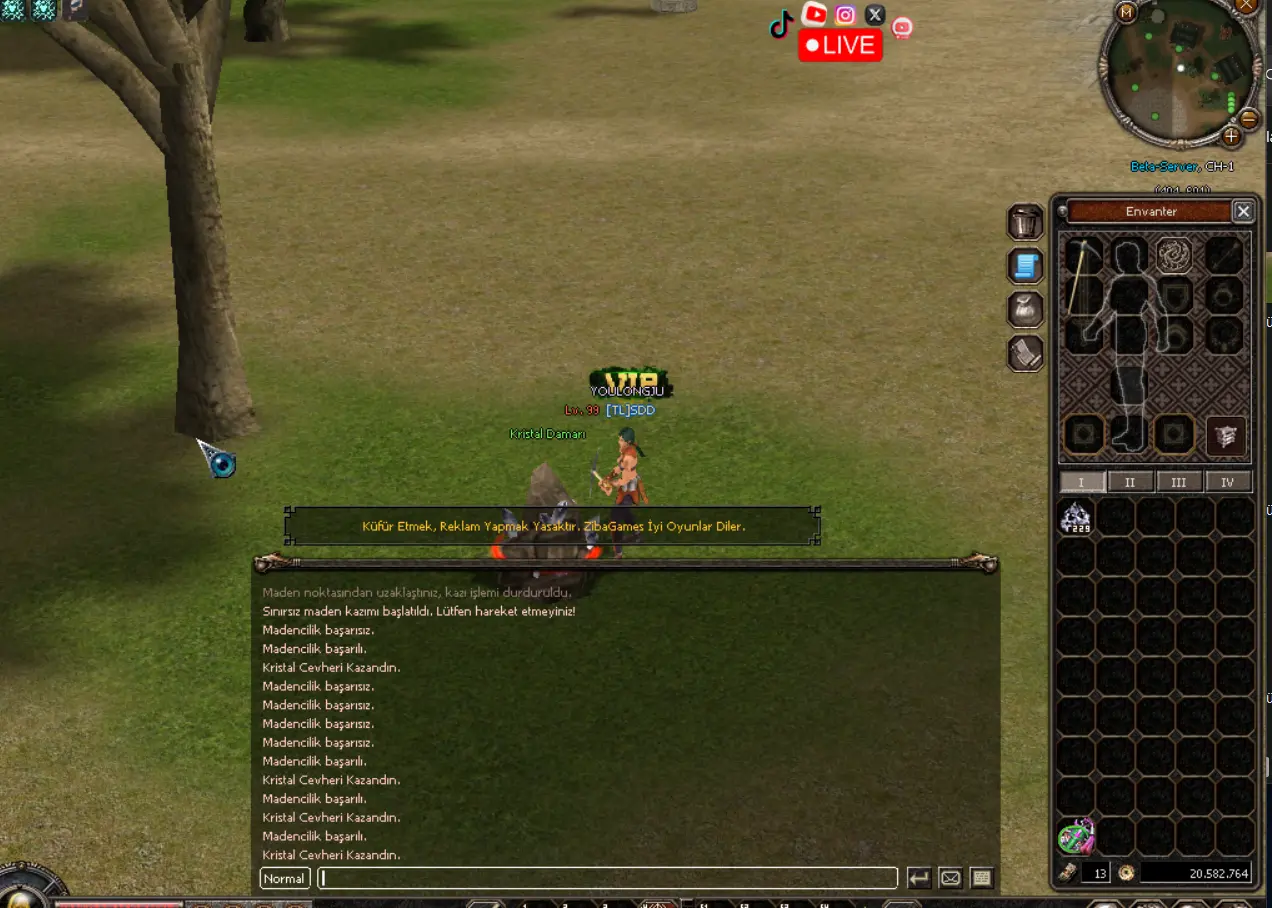Show inventory page IV
1272x908 pixels.
(x=1228, y=482)
